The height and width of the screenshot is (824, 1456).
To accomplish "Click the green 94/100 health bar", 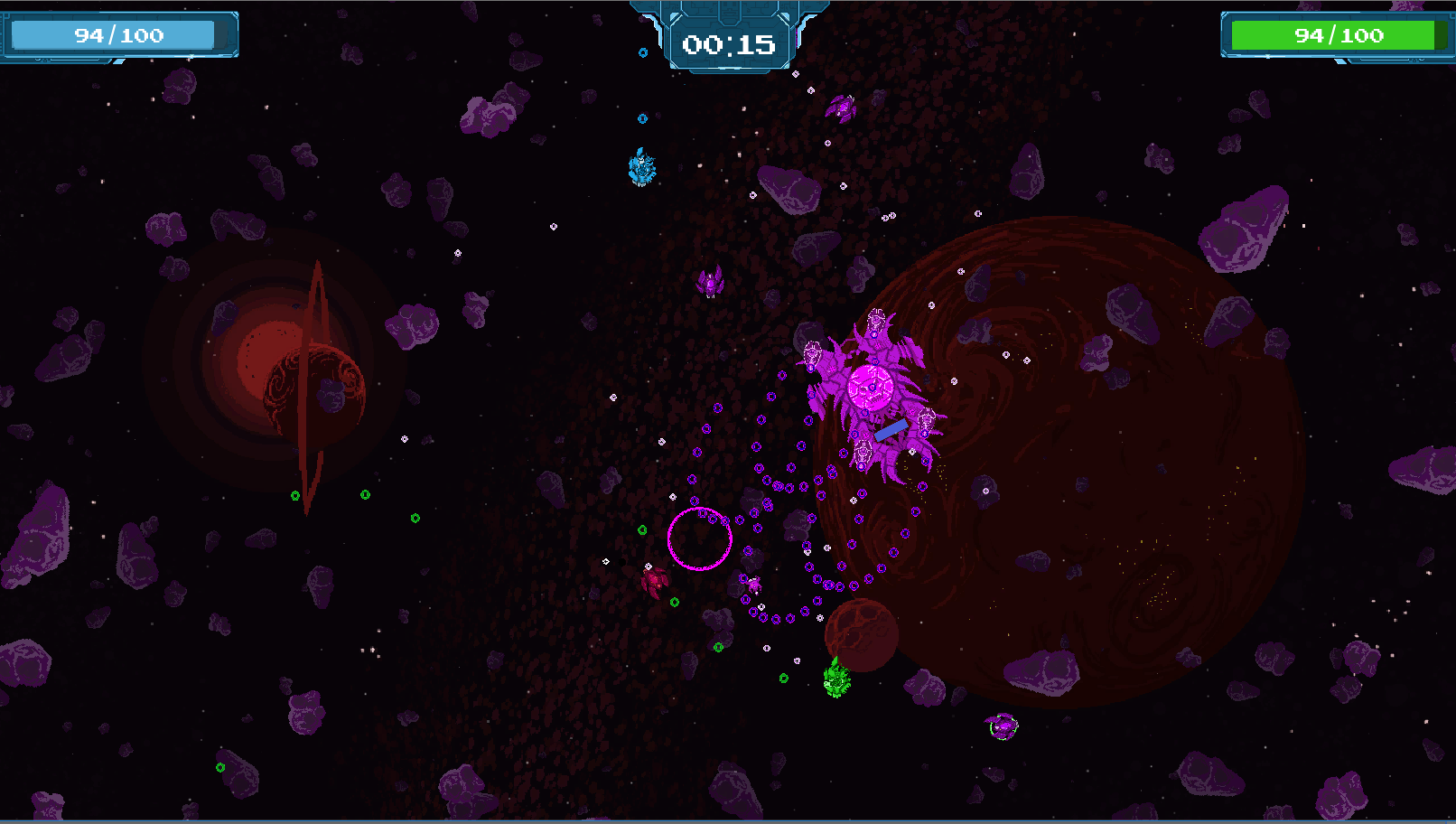I will tap(1335, 35).
